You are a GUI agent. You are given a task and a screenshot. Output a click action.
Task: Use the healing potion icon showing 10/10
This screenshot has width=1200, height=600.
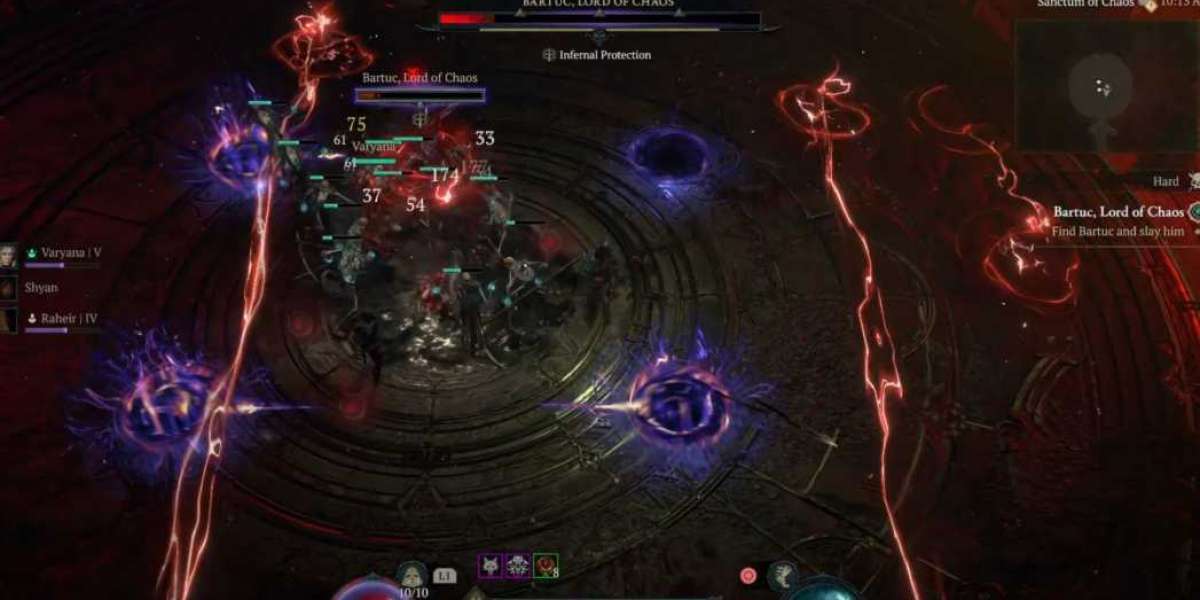(x=411, y=574)
